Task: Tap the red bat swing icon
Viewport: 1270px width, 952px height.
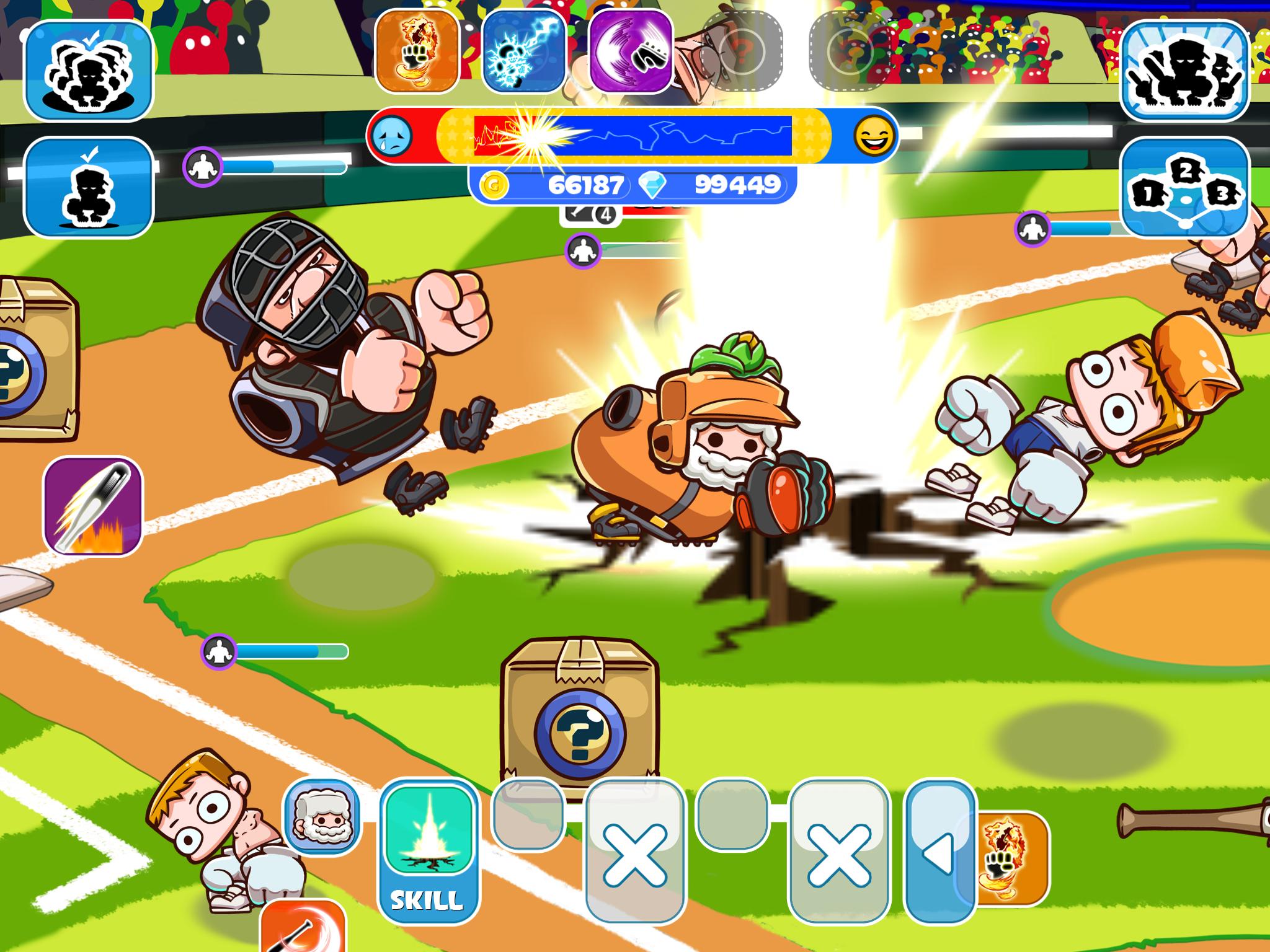Action: pyautogui.click(x=303, y=930)
